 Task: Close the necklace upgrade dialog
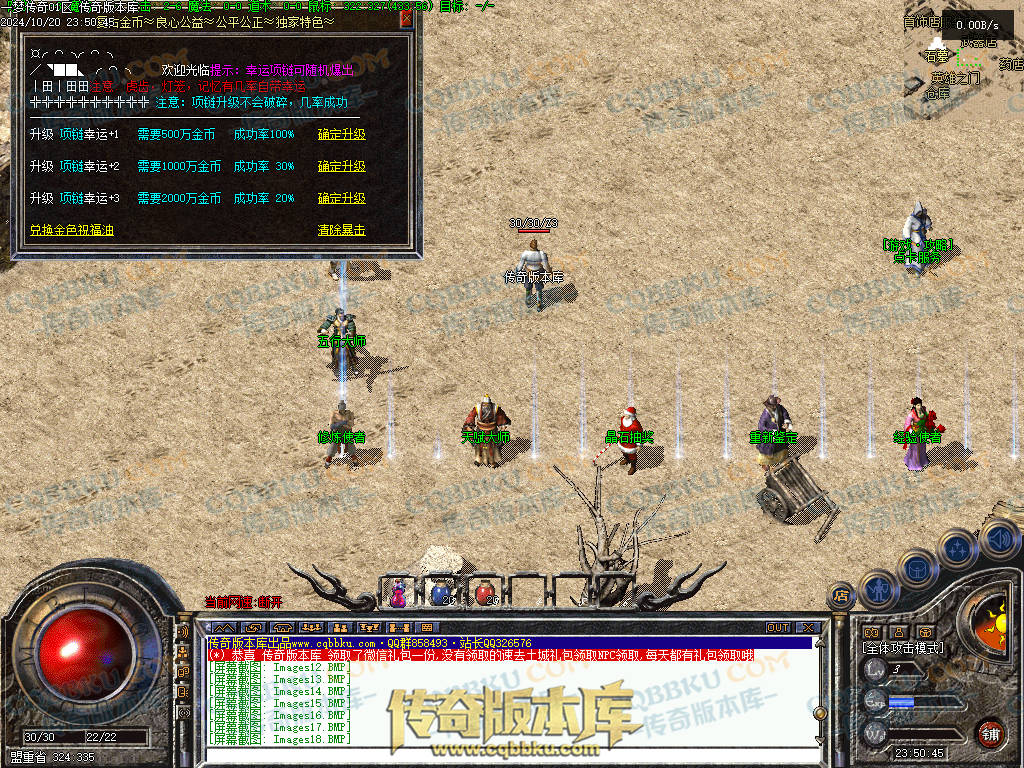pyautogui.click(x=406, y=19)
